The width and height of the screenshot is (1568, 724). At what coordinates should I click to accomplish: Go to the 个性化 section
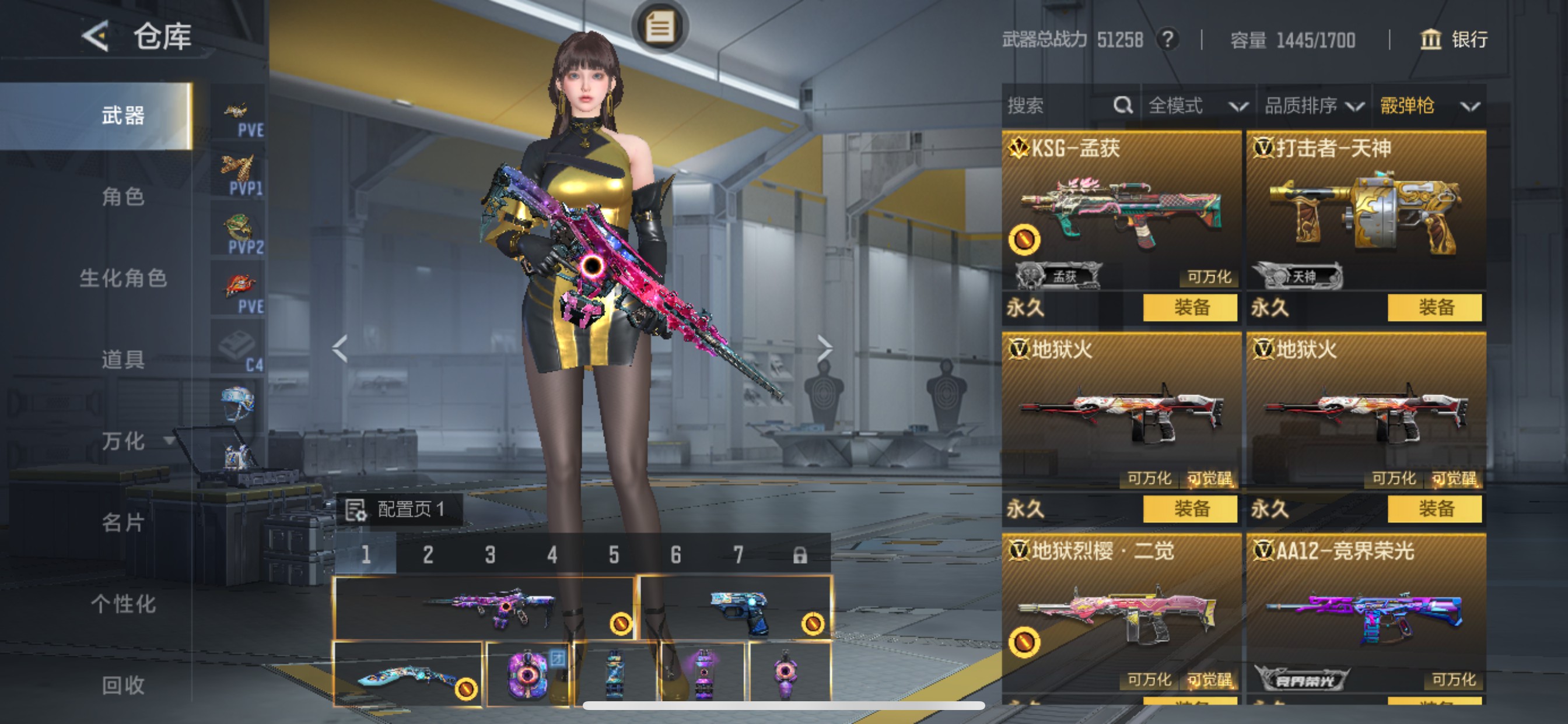[x=123, y=603]
